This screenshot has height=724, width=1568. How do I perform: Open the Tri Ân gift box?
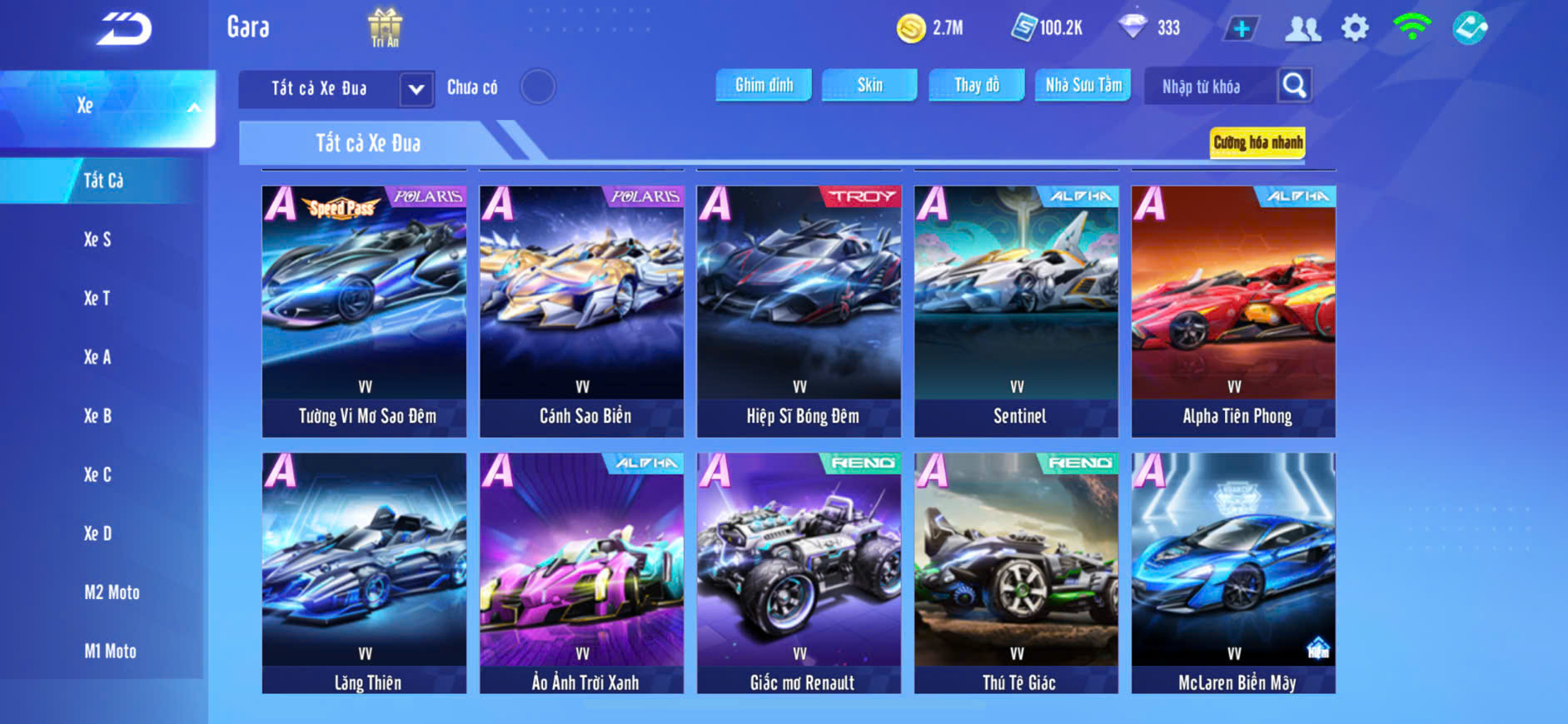385,27
